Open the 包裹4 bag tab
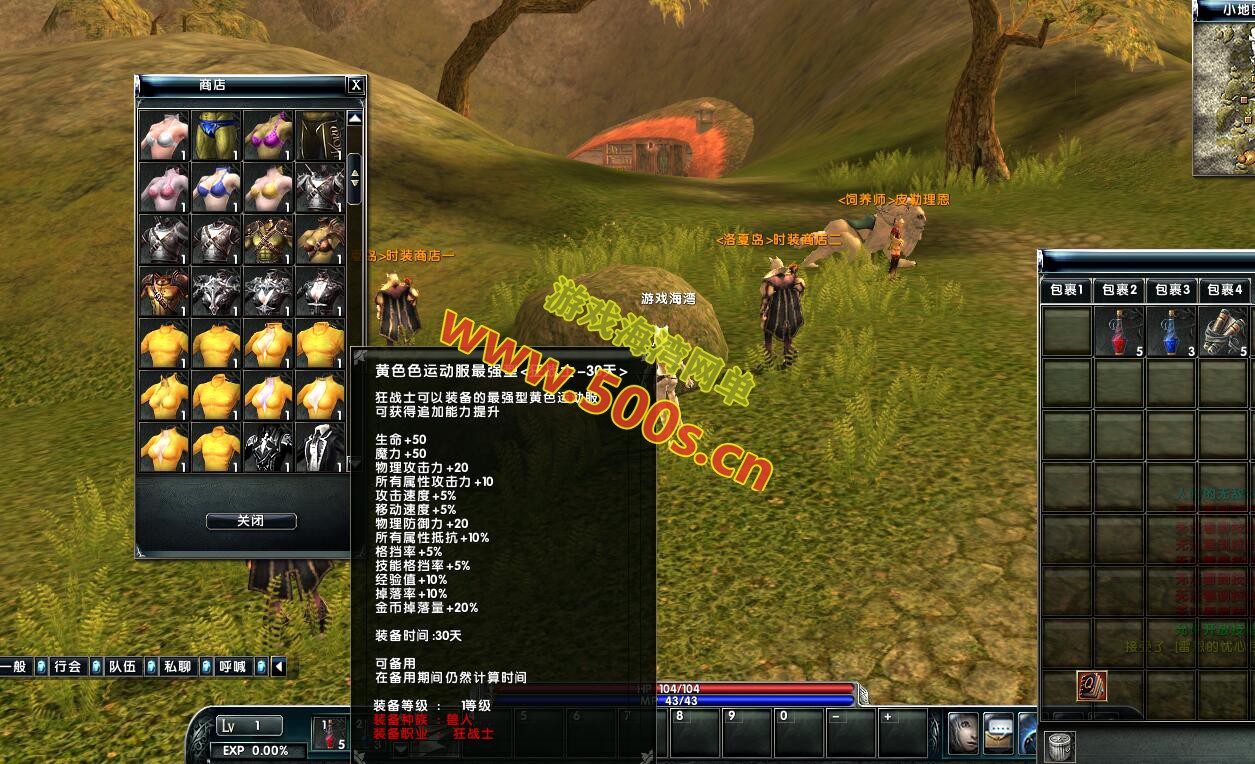 tap(1223, 290)
